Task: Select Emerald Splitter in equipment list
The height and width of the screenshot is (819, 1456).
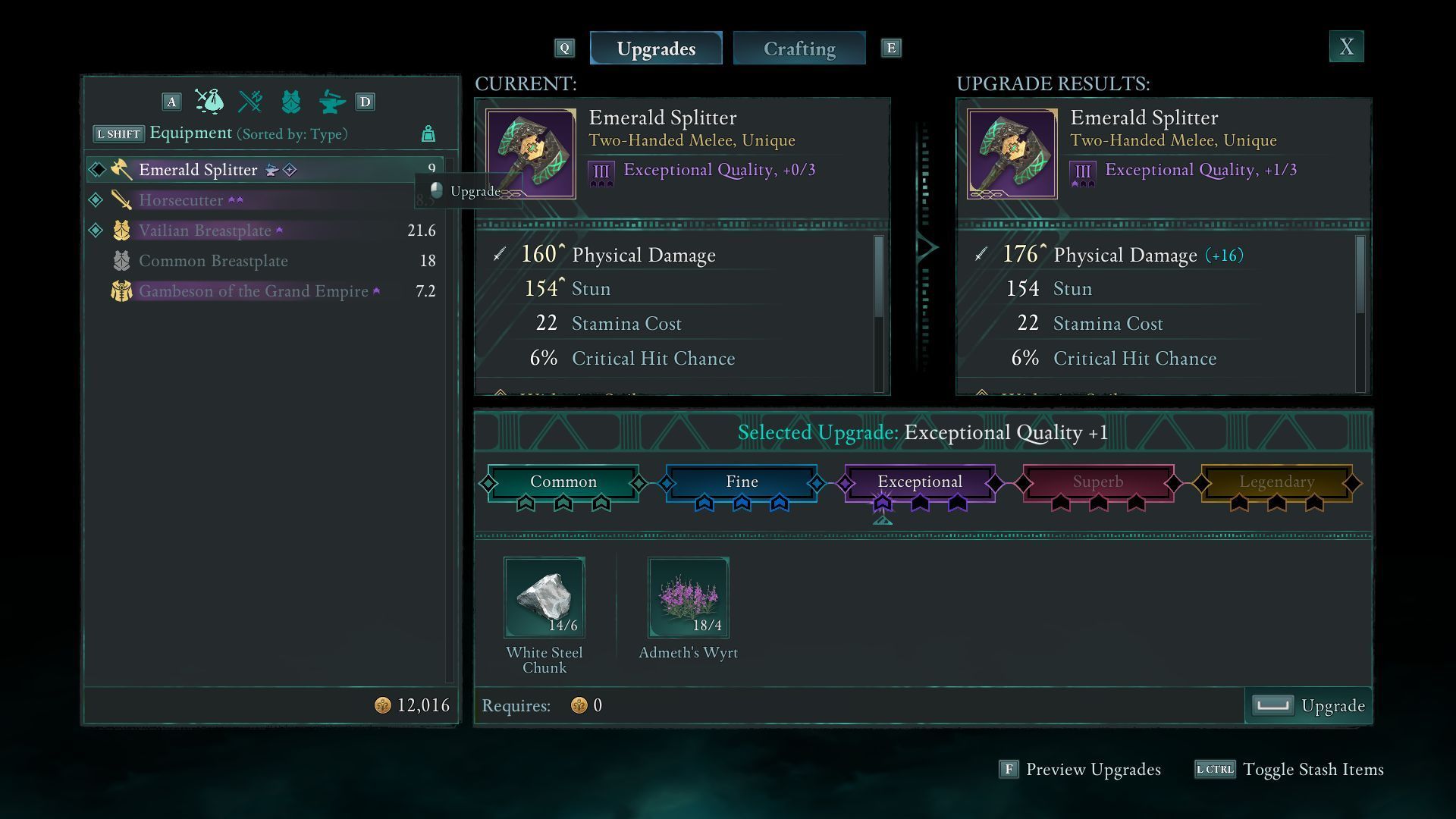Action: [x=198, y=170]
